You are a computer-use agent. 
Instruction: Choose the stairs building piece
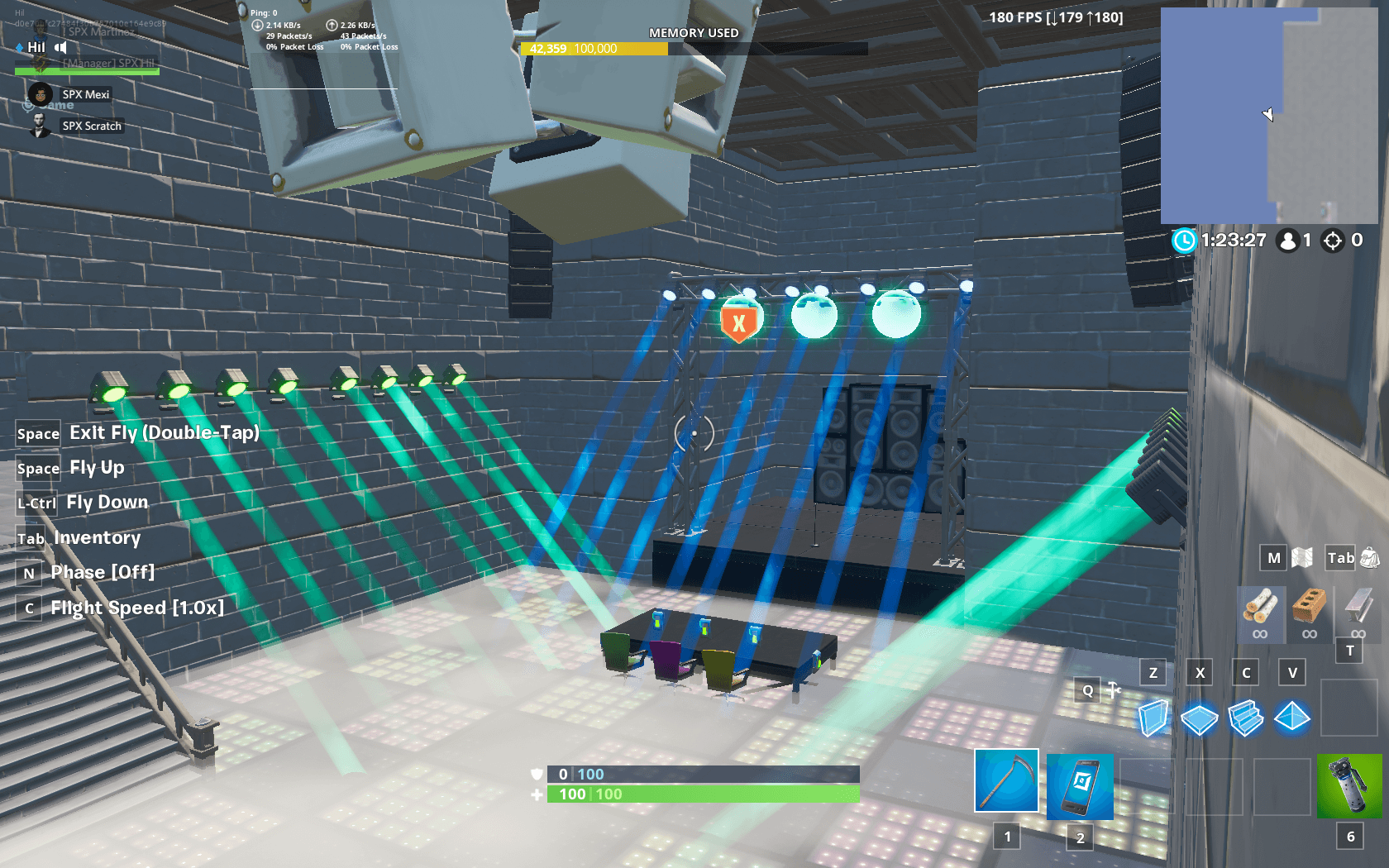[x=1246, y=718]
